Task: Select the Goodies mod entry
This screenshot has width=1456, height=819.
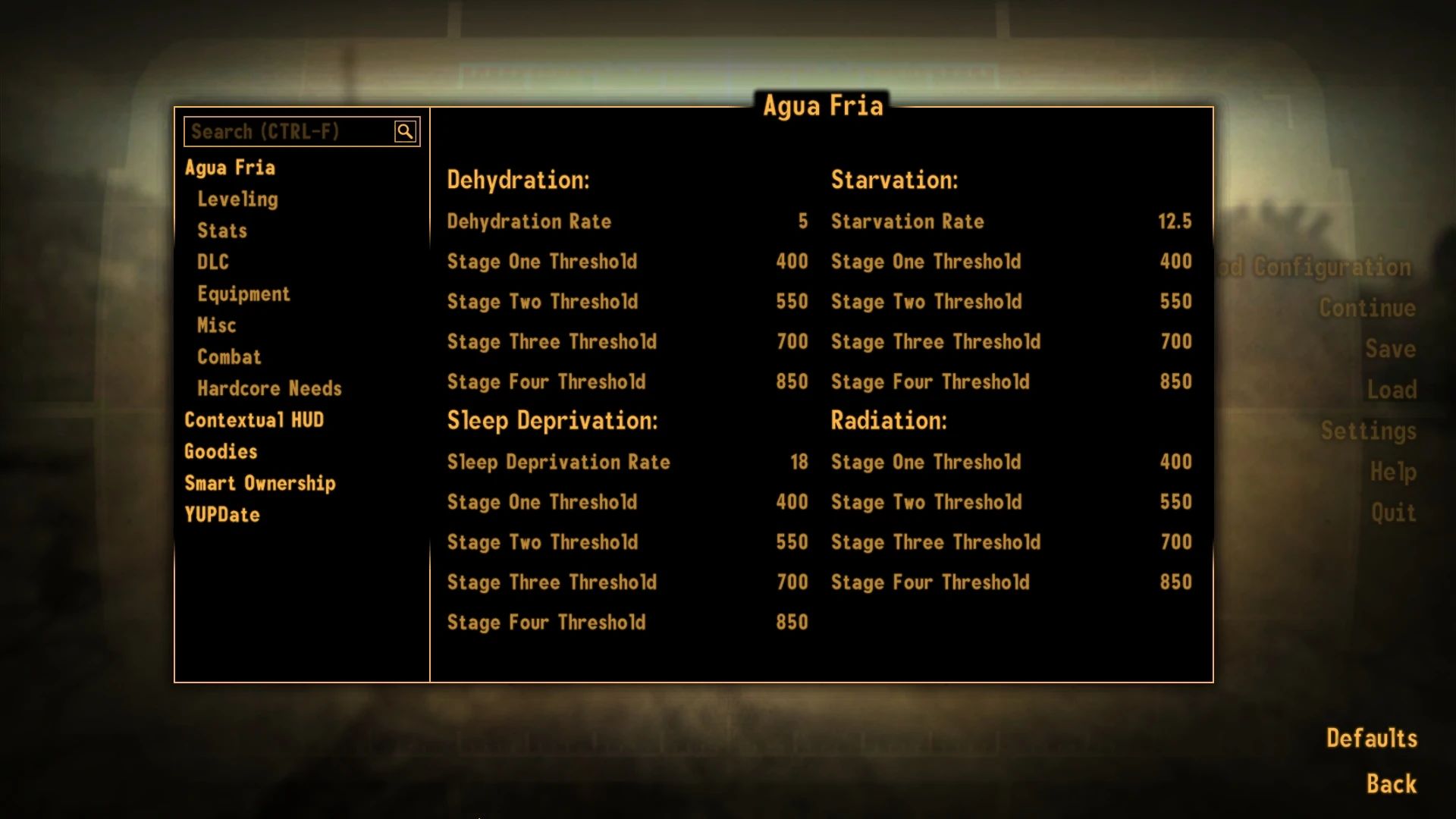Action: coord(221,451)
